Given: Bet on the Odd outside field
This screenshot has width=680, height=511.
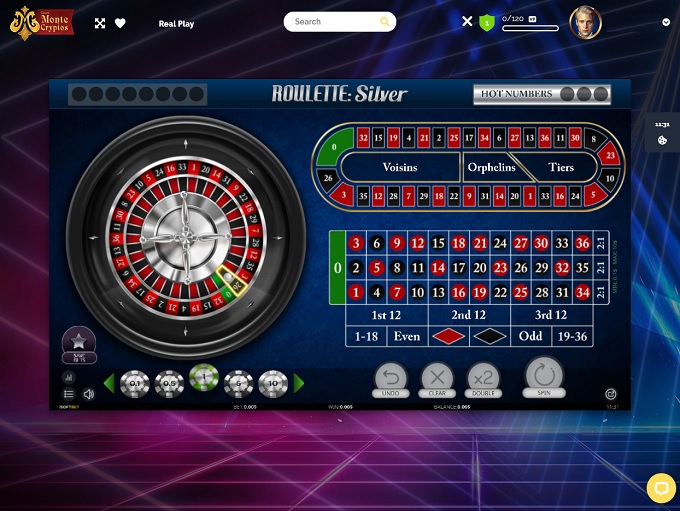Looking at the screenshot, I should click(530, 336).
